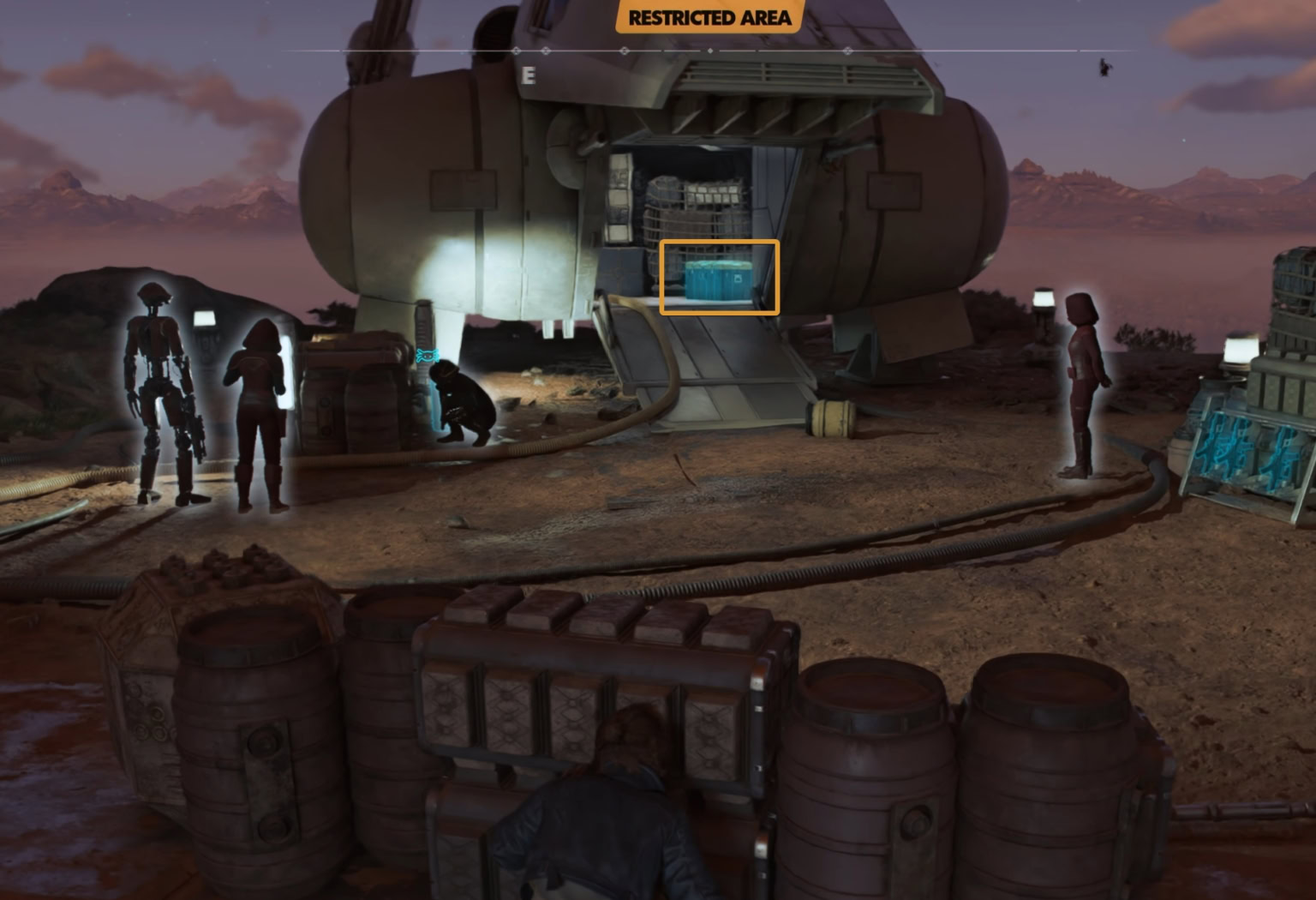Select the leftmost diamond waypoint on the compass
The height and width of the screenshot is (900, 1316).
517,51
